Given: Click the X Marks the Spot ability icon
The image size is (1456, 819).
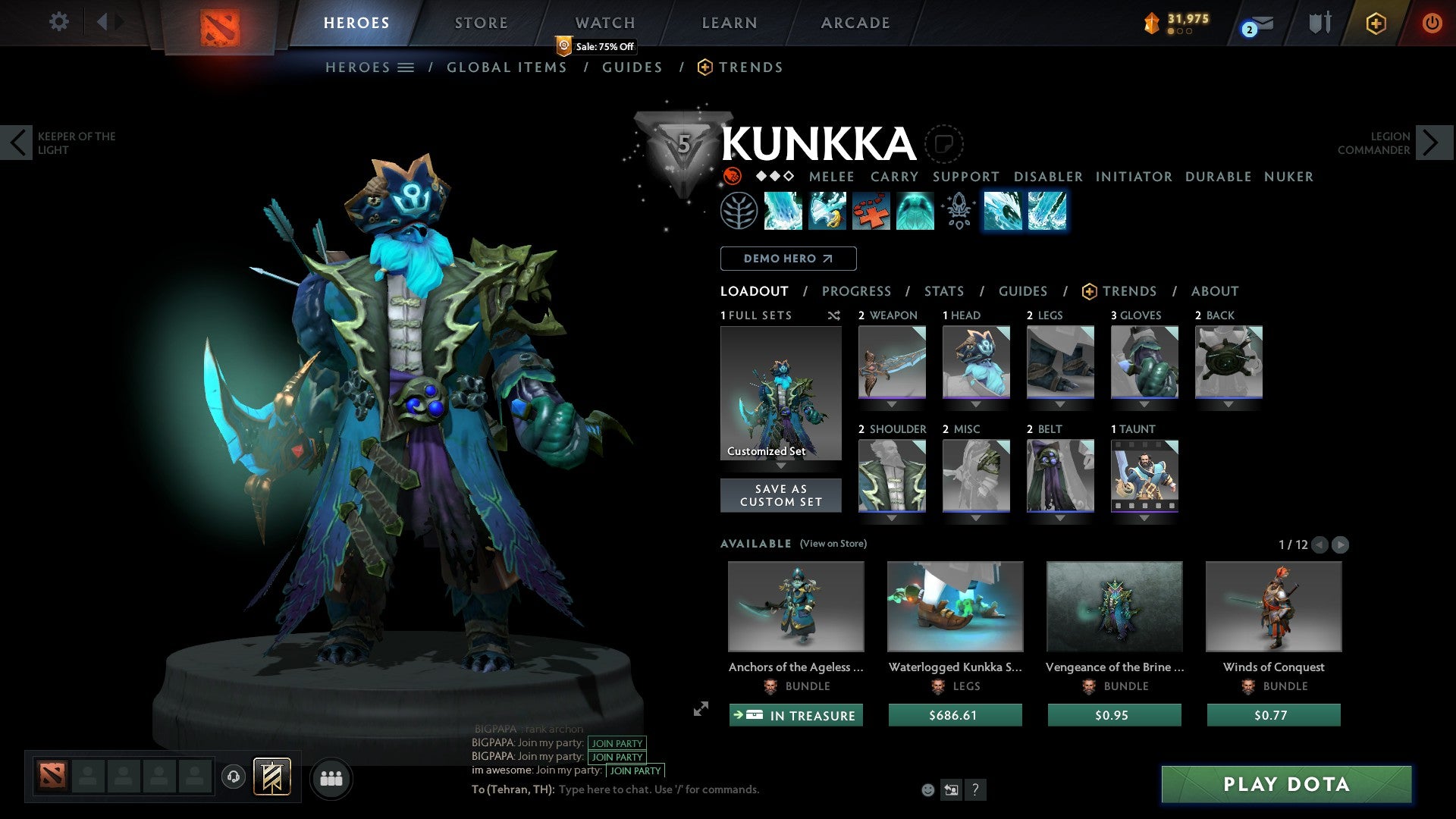Looking at the screenshot, I should [871, 211].
